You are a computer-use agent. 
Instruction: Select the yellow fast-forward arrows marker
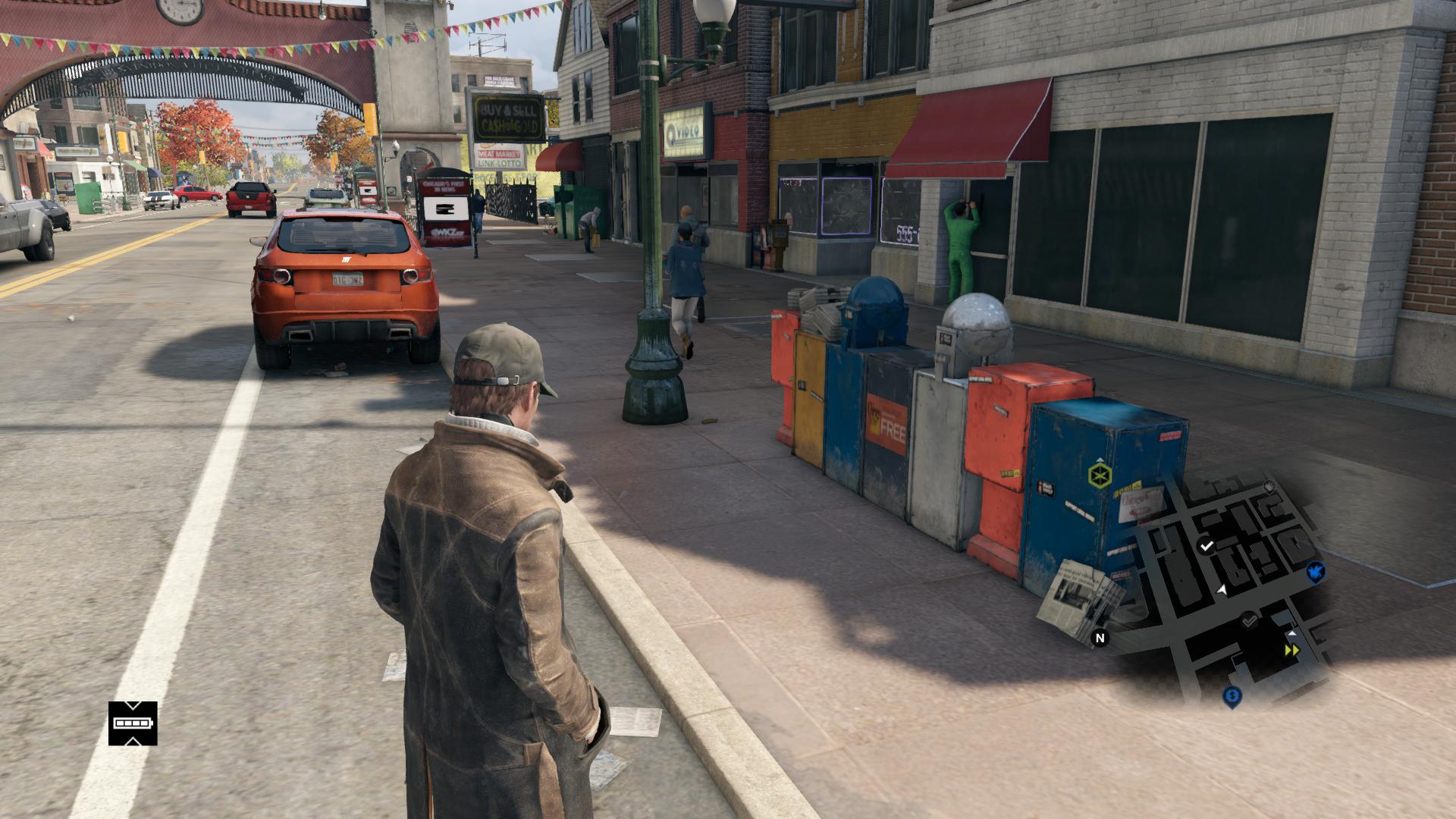coord(1291,651)
